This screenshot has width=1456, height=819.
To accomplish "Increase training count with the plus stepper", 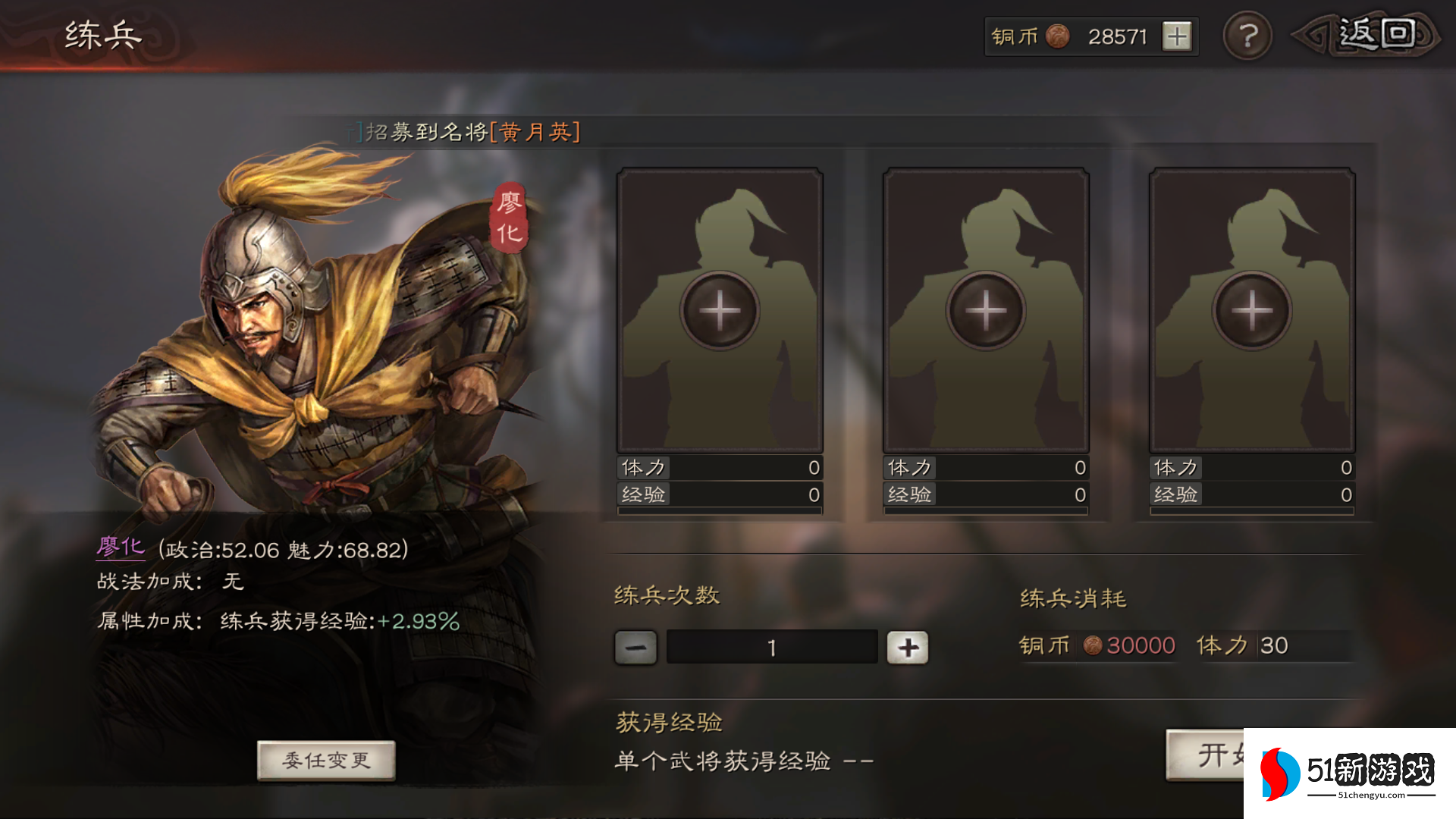I will point(908,647).
